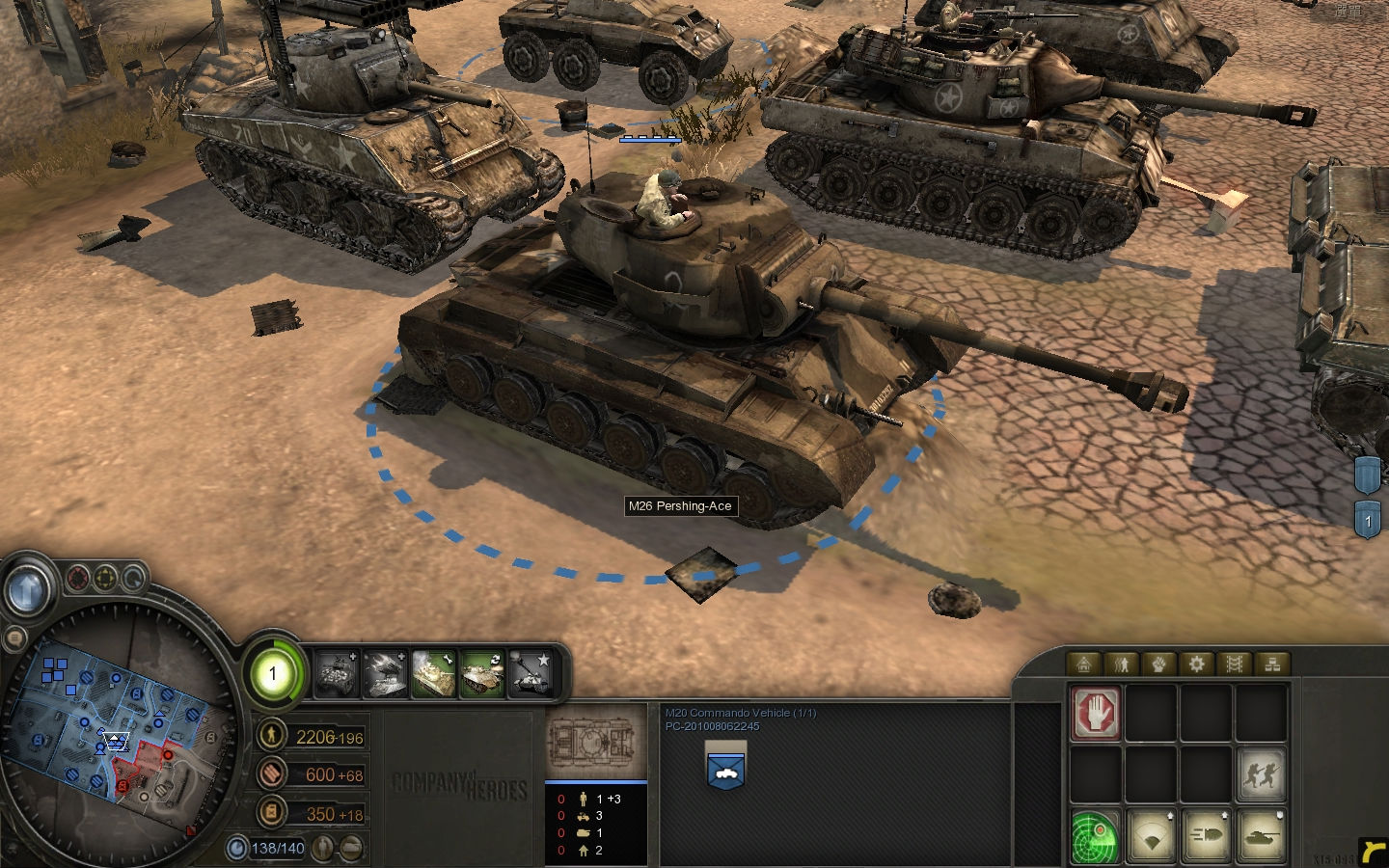The width and height of the screenshot is (1389, 868).
Task: Open the chat speech bubble button
Action: [x=15, y=638]
